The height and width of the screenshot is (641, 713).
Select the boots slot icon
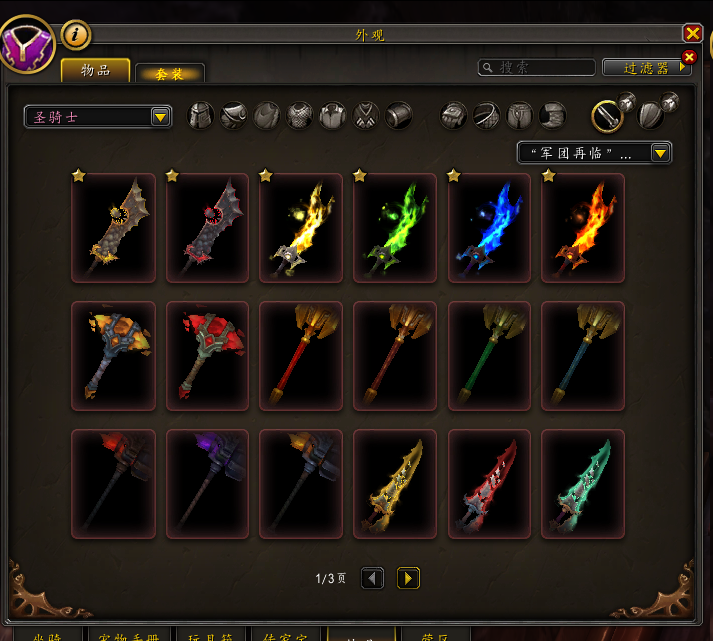552,115
